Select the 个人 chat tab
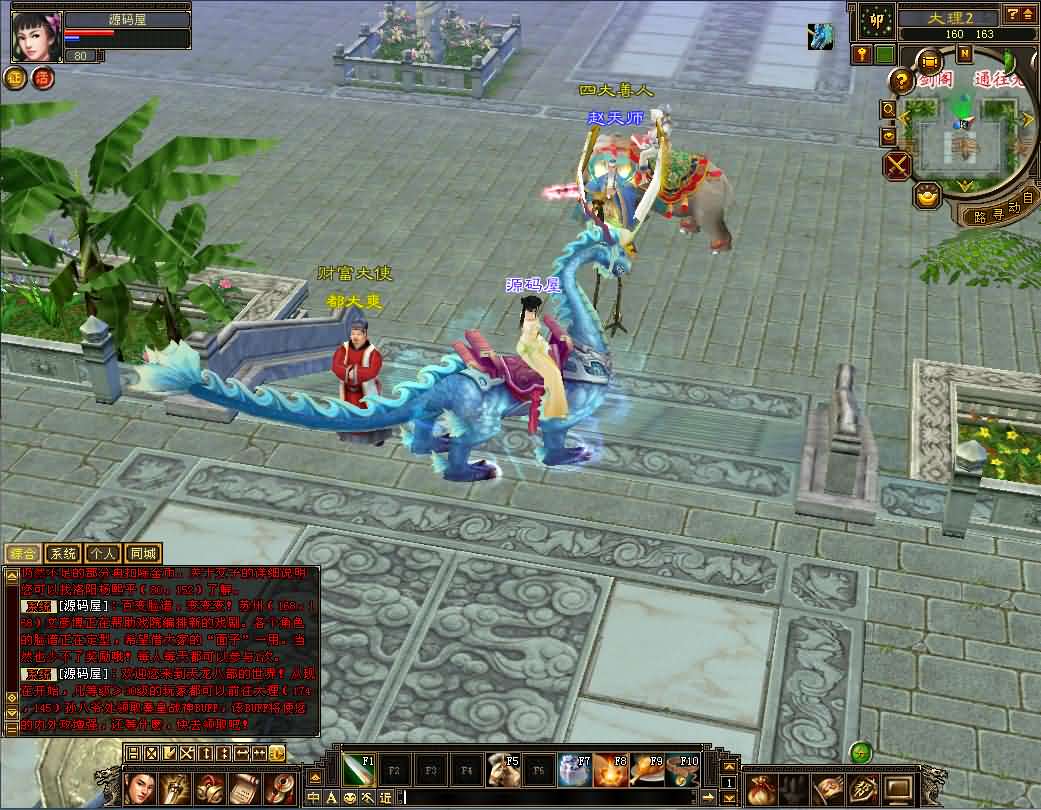Viewport: 1041px width, 810px height. coord(102,553)
